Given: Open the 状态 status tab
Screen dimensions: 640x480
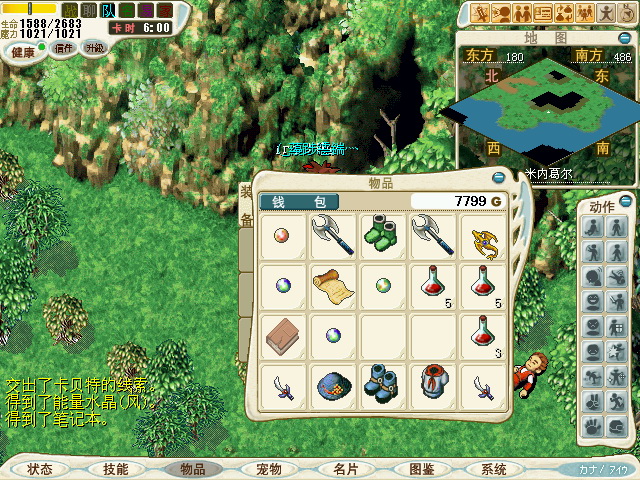Looking at the screenshot, I should click(40, 469).
